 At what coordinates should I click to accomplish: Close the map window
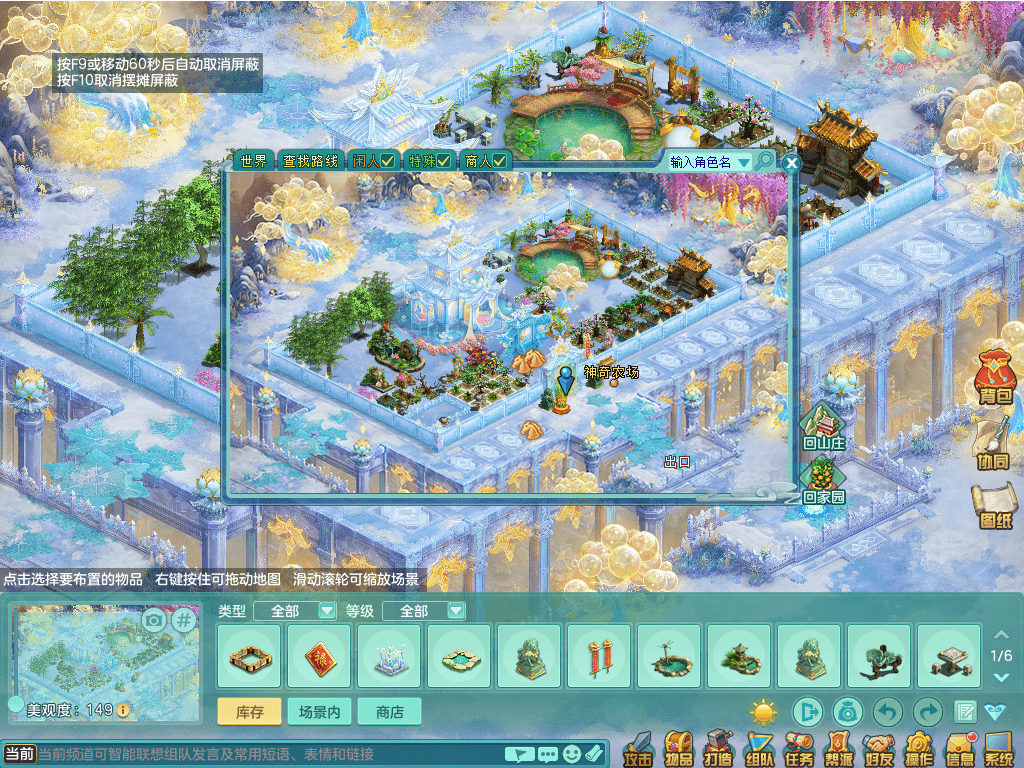click(x=791, y=162)
